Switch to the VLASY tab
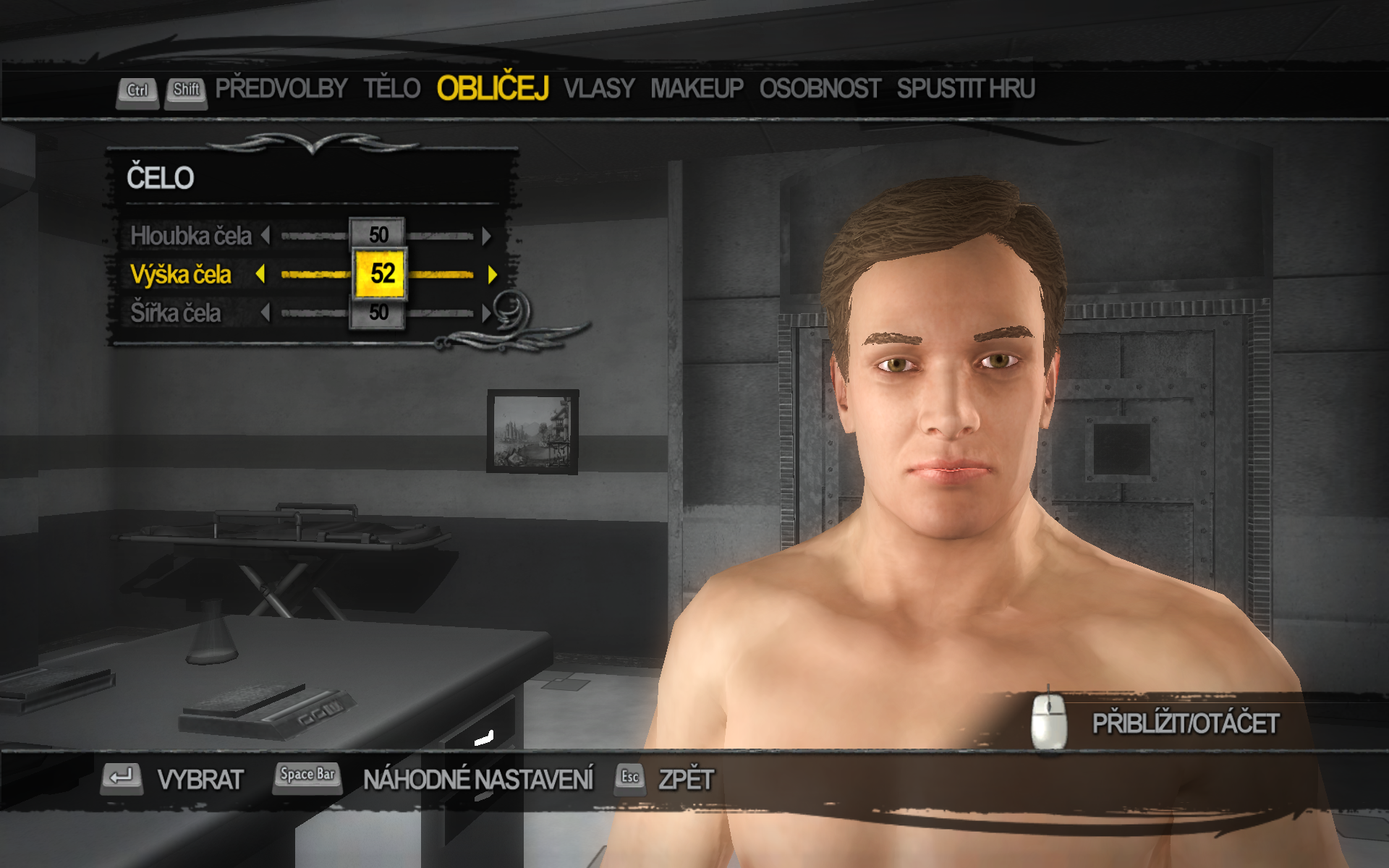The height and width of the screenshot is (868, 1389). pos(598,89)
